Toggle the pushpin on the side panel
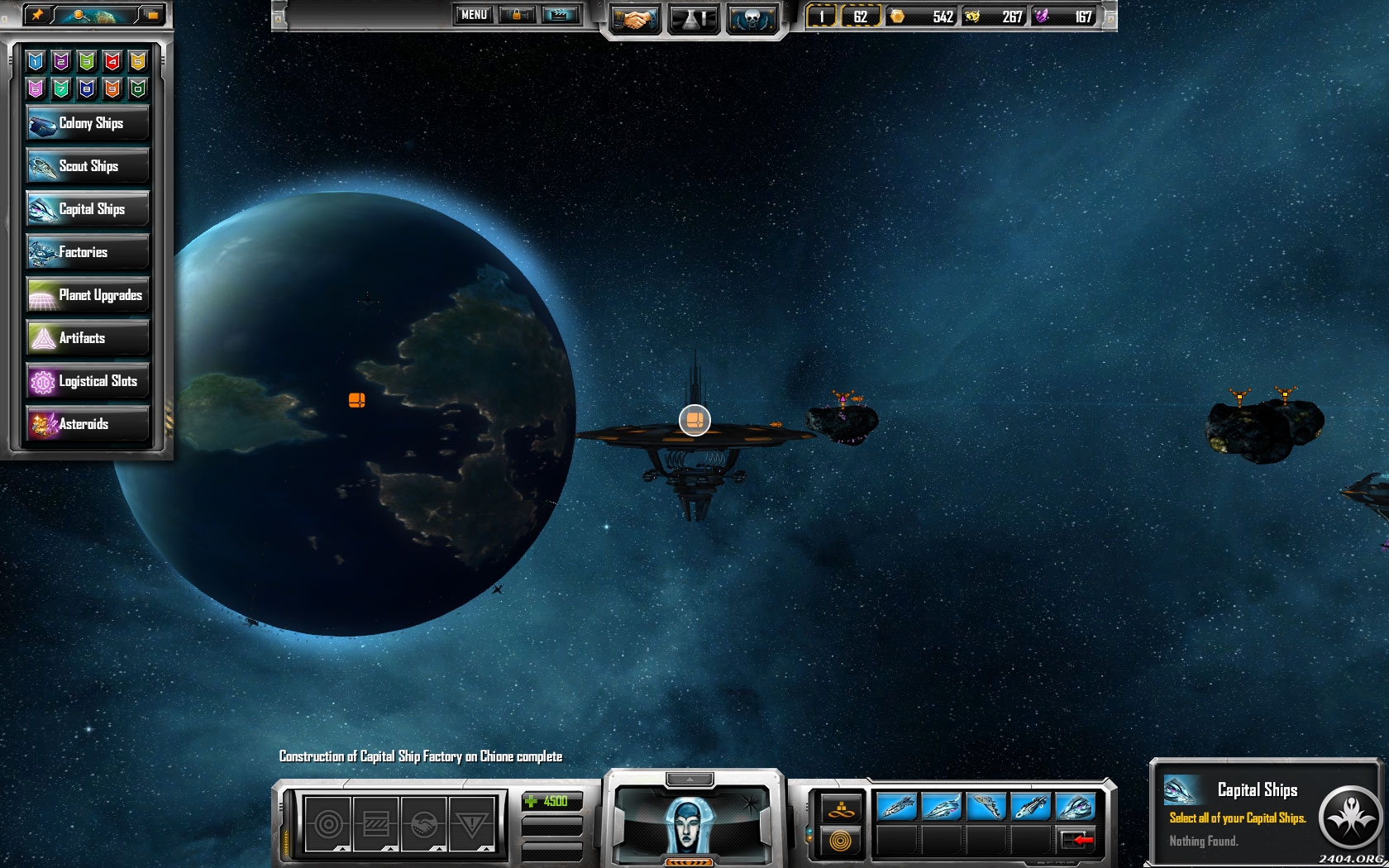Screen dimensions: 1389x868 click(37, 14)
